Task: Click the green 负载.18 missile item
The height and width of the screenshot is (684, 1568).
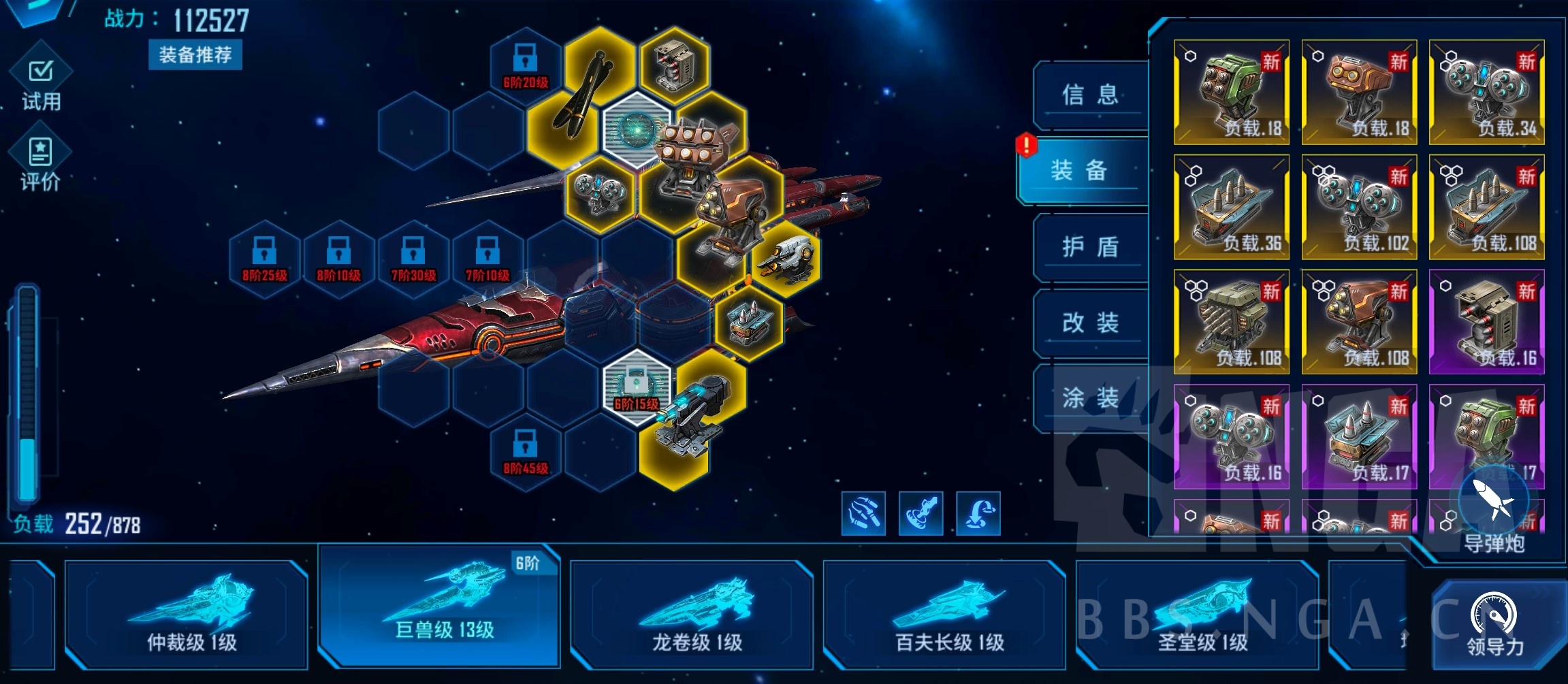Action: tap(1231, 88)
